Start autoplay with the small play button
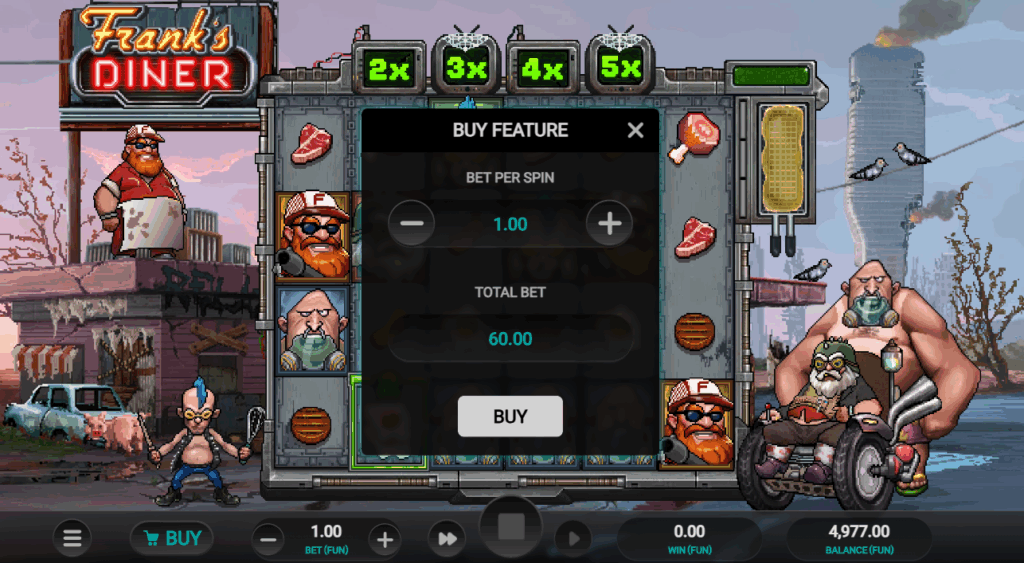The width and height of the screenshot is (1024, 563). point(573,540)
